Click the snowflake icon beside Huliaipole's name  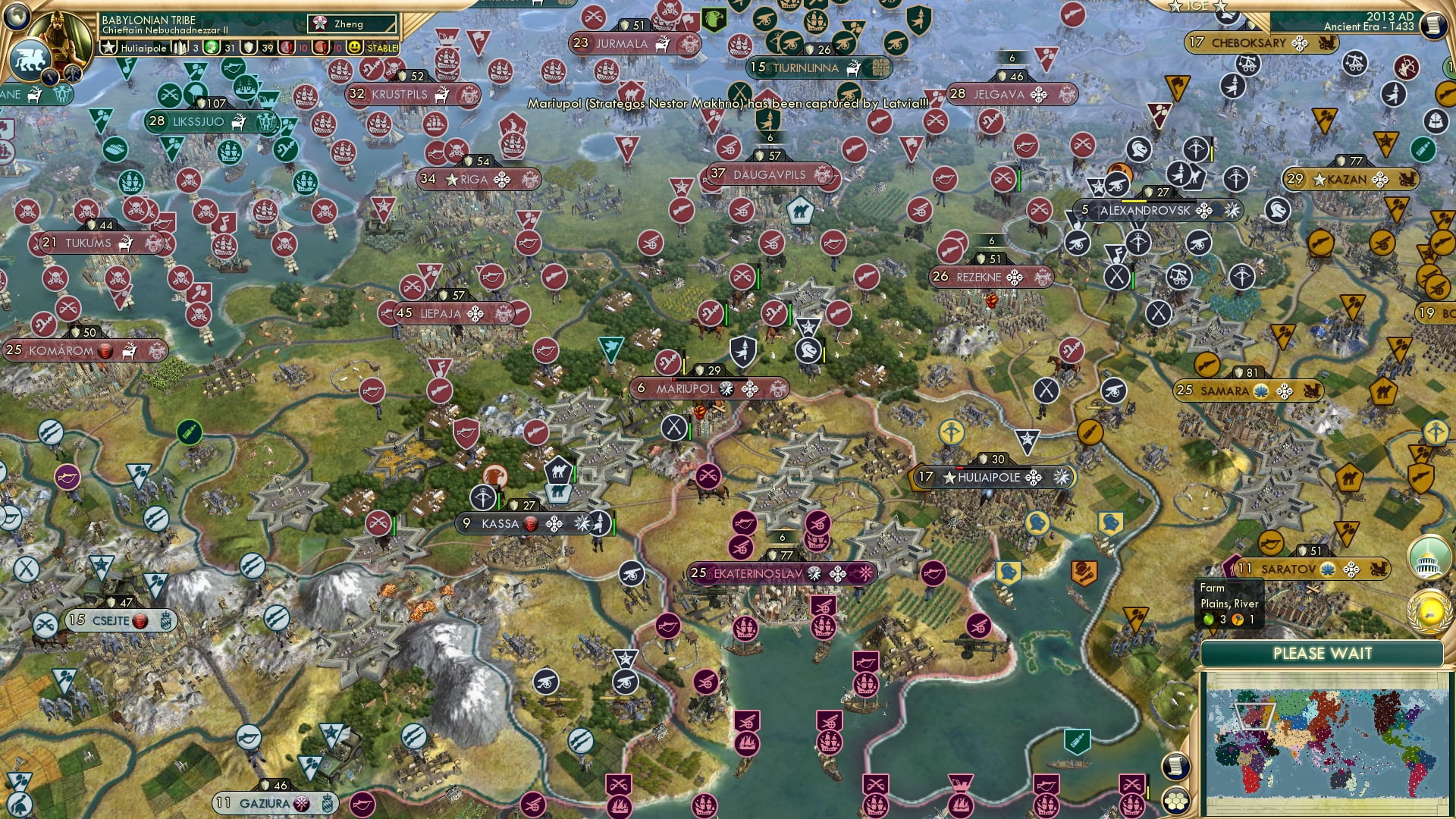point(1061,477)
